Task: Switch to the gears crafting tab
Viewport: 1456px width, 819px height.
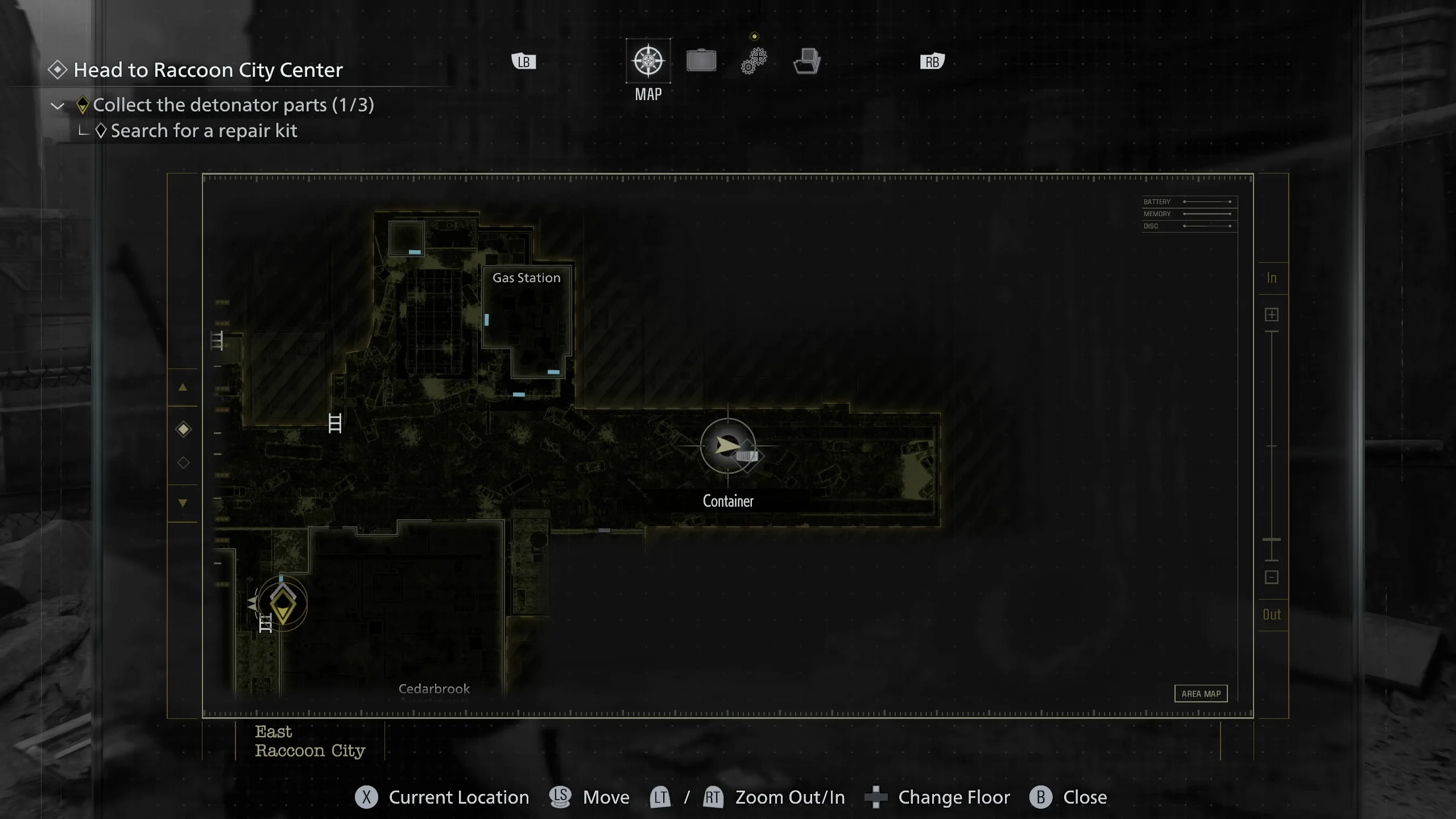Action: [x=754, y=61]
